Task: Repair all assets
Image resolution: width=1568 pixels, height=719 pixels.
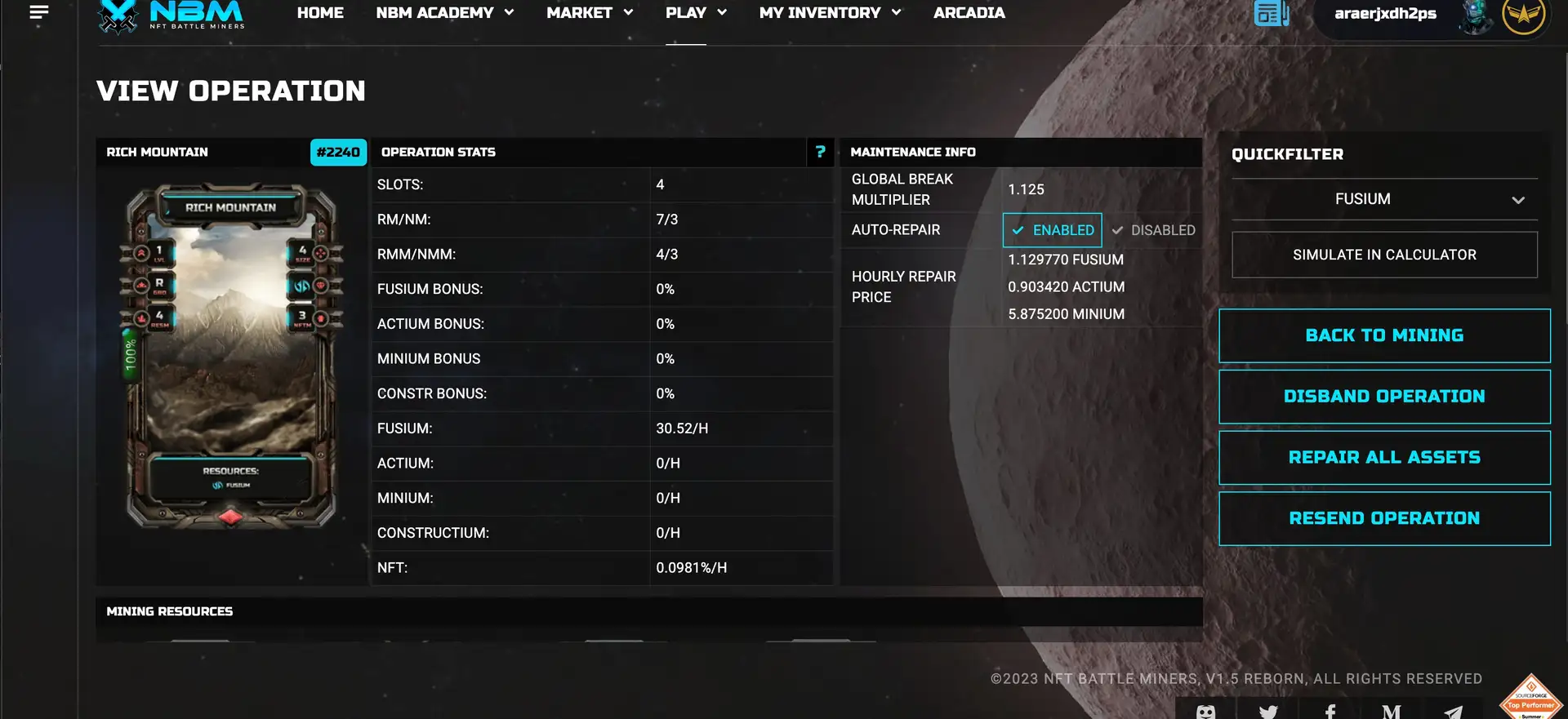Action: (x=1384, y=458)
